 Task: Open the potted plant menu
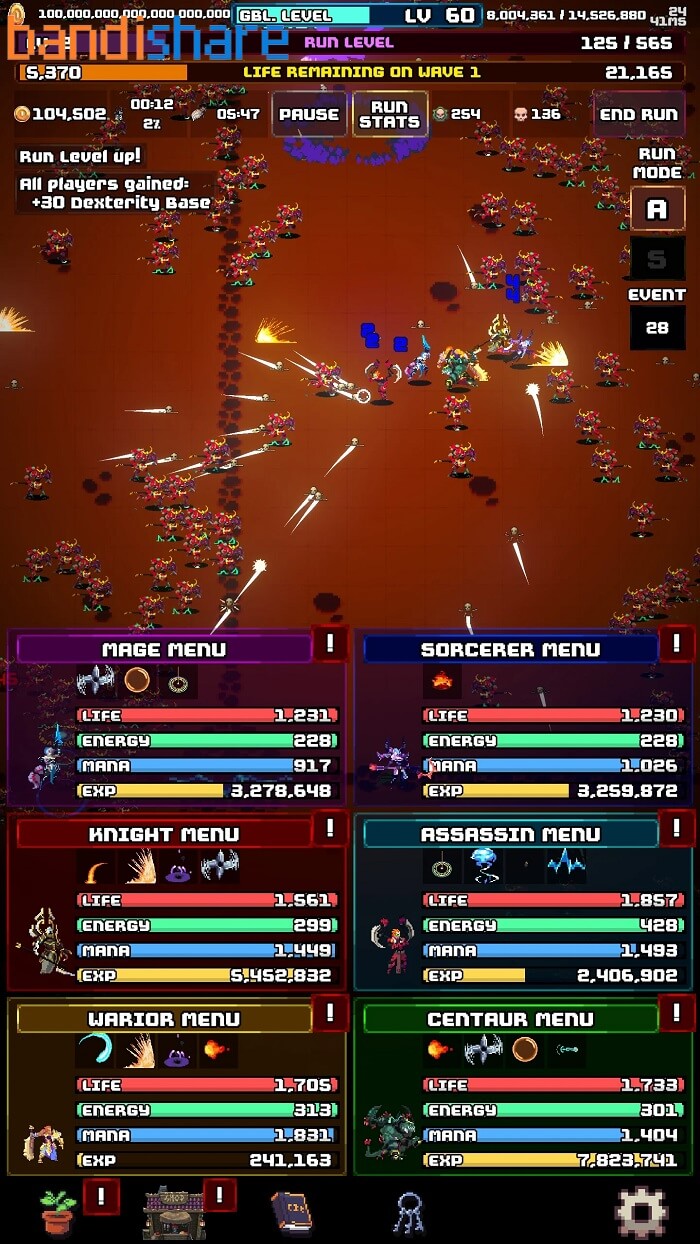58,1211
